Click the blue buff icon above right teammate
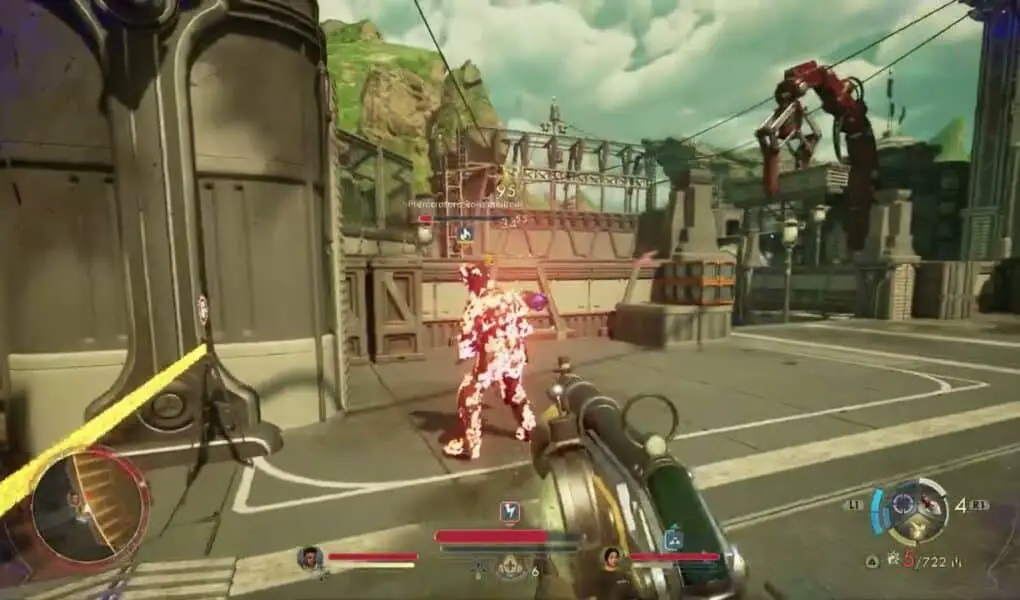The image size is (1020, 600). click(674, 539)
